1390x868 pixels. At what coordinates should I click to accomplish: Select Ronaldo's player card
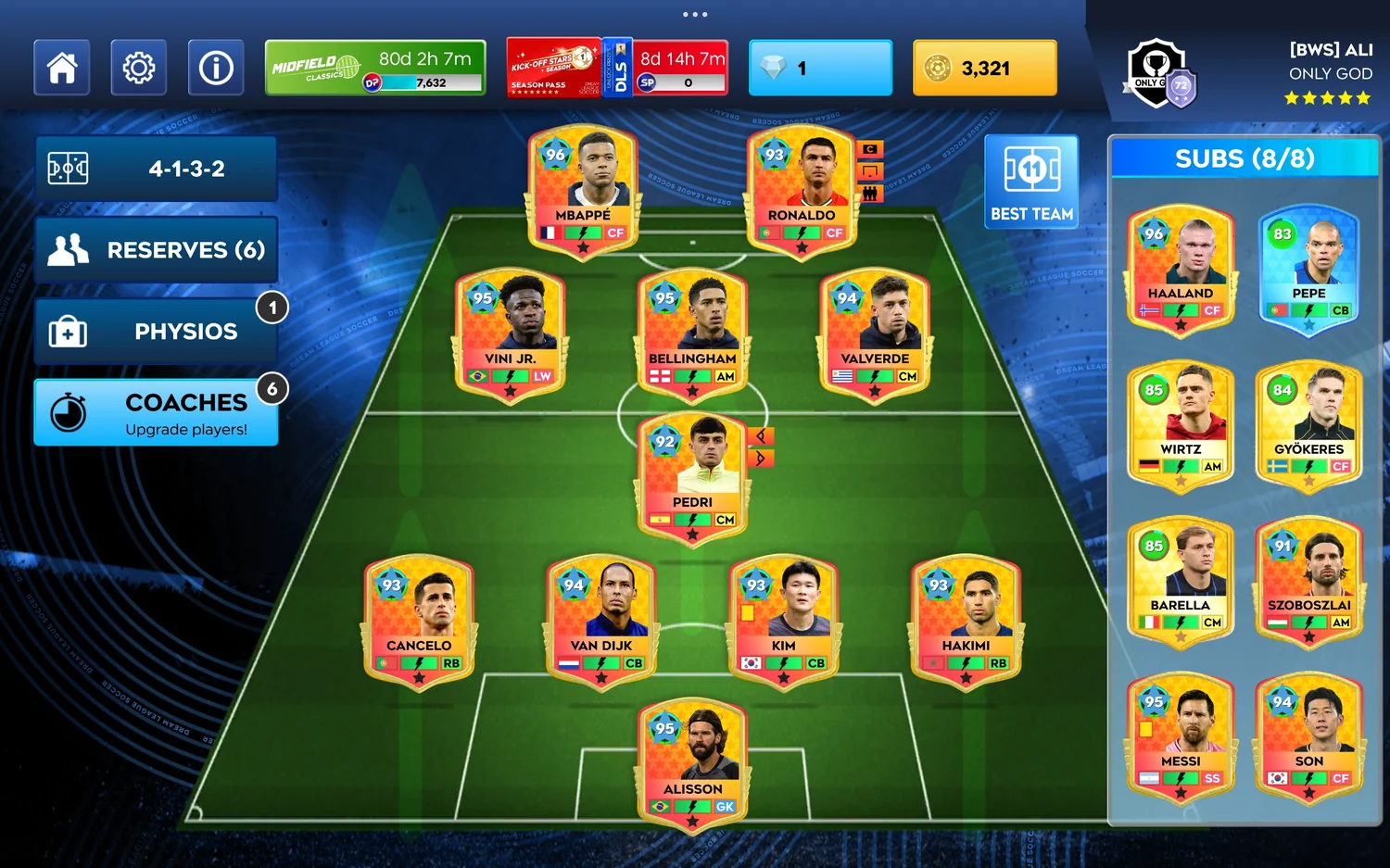pos(802,191)
